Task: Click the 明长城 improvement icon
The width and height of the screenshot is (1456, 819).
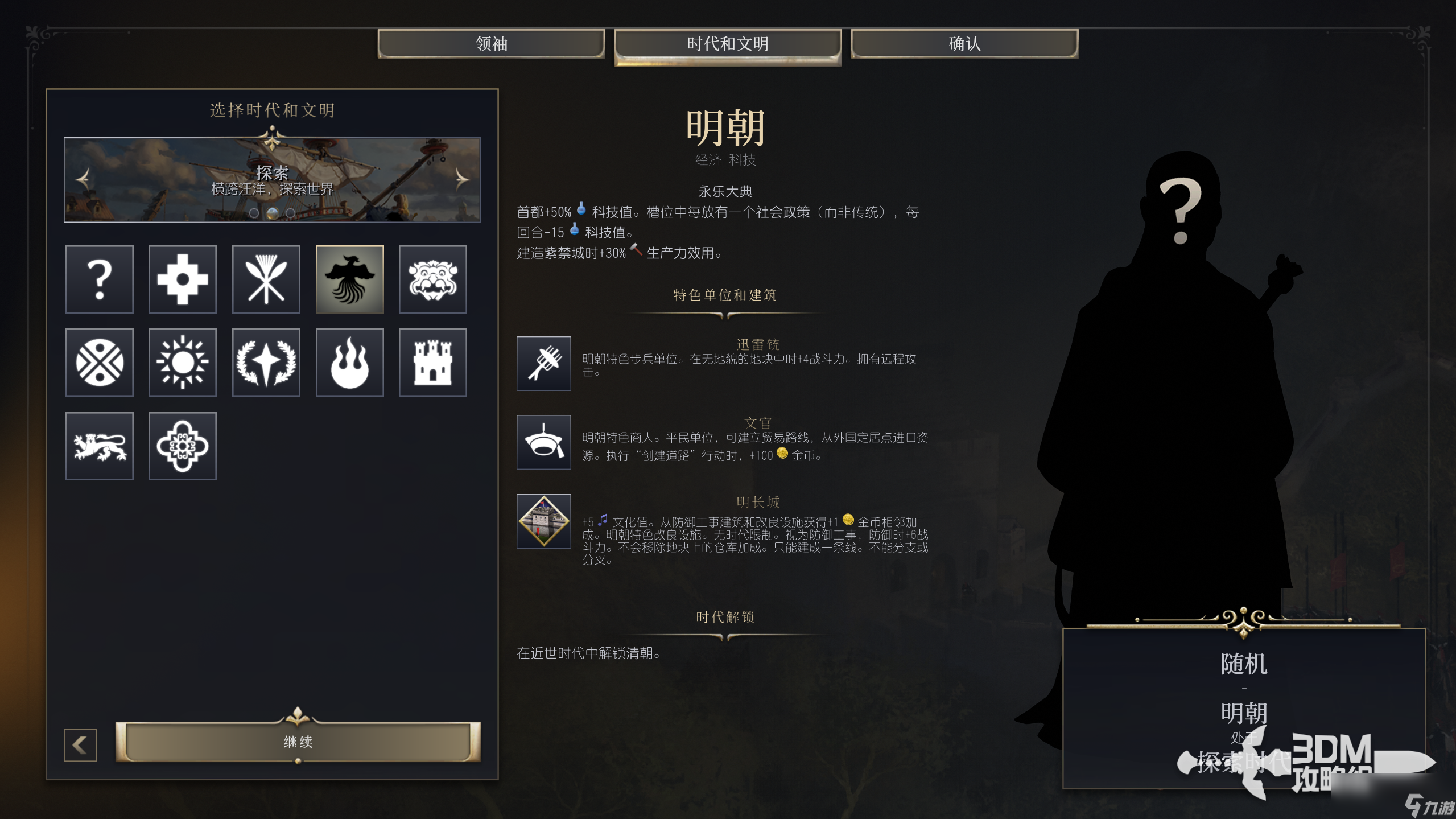Action: (x=543, y=521)
